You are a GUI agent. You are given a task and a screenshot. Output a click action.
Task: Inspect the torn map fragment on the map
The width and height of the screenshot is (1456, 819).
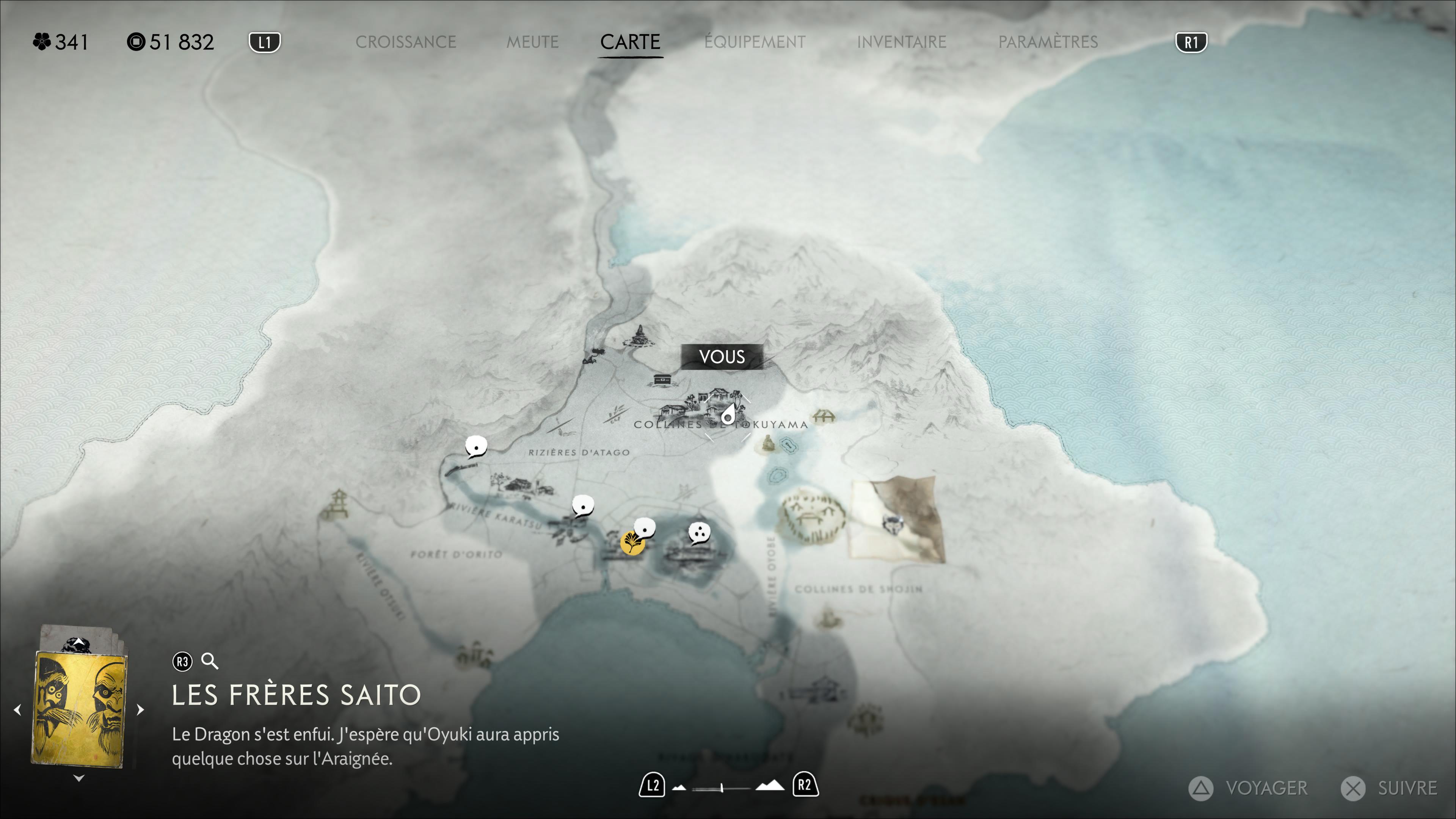pos(896,518)
